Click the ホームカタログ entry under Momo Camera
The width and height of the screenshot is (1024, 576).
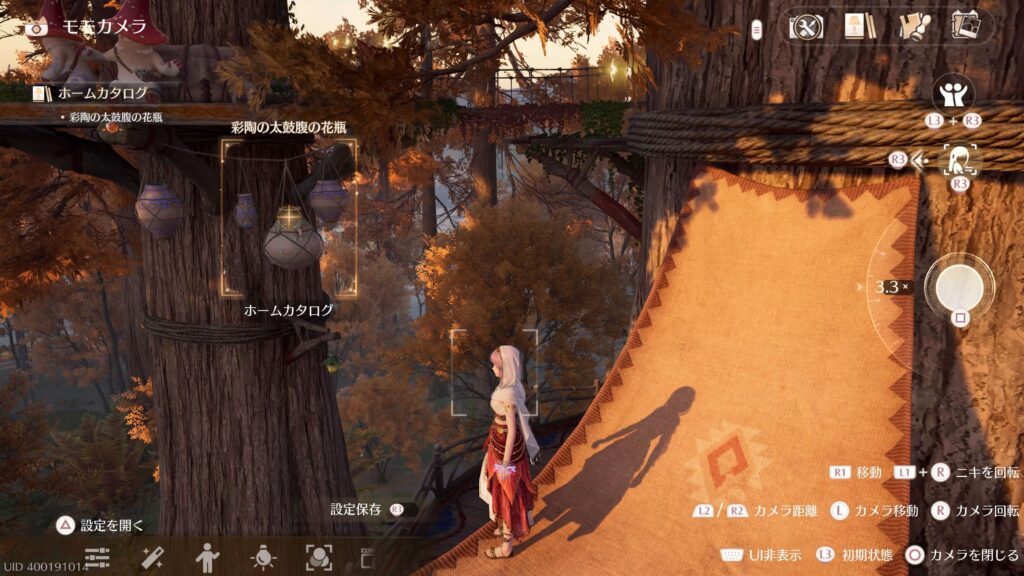[x=100, y=94]
